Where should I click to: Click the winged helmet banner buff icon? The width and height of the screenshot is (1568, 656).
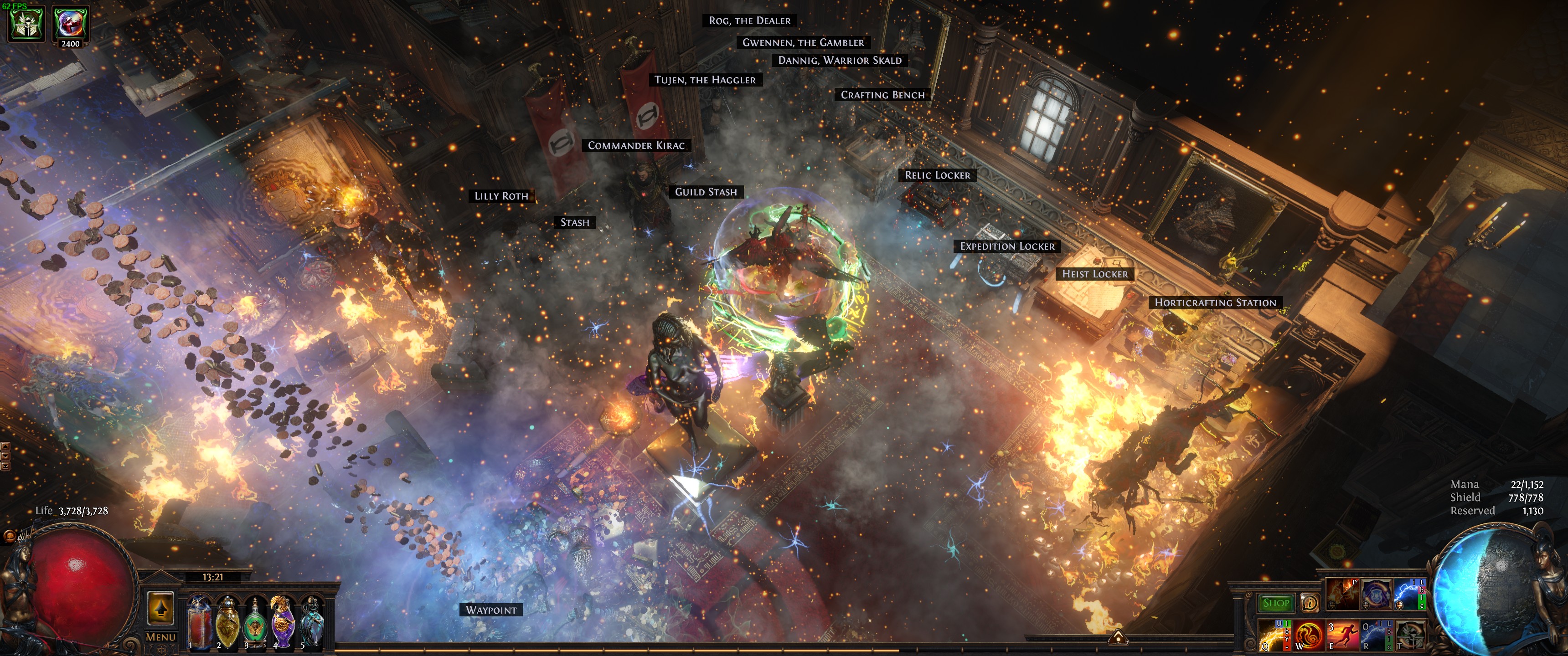pos(26,24)
